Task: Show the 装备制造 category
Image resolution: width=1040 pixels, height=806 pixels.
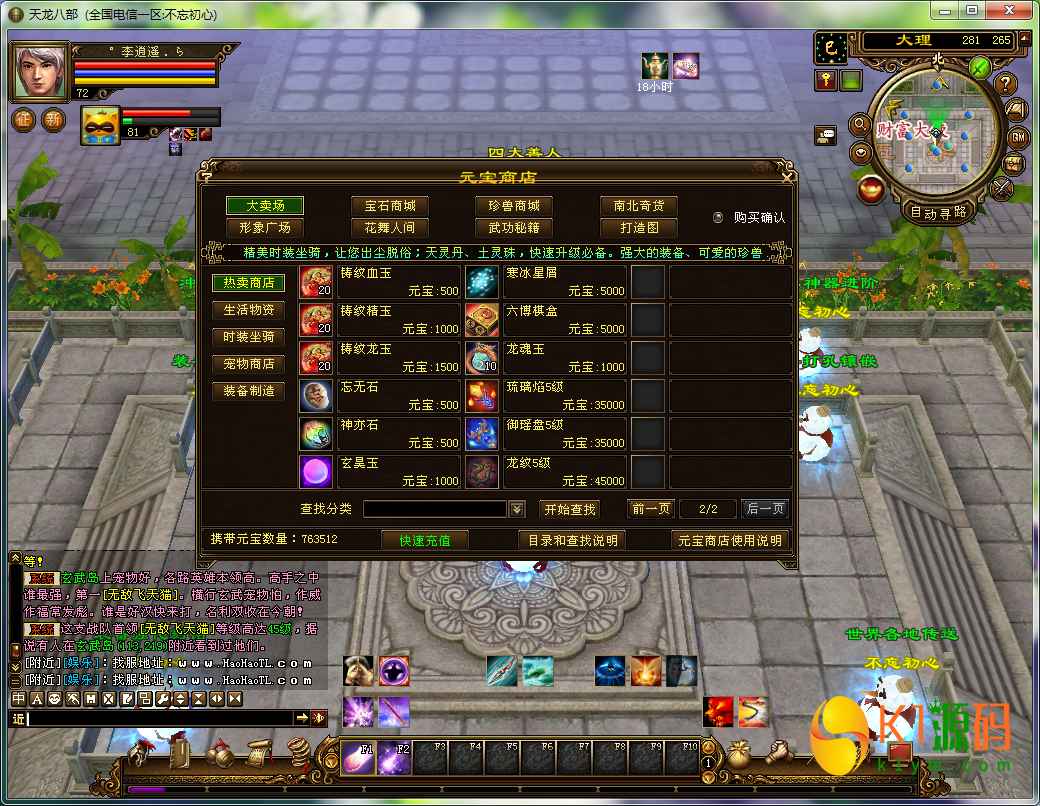Action: coord(249,391)
